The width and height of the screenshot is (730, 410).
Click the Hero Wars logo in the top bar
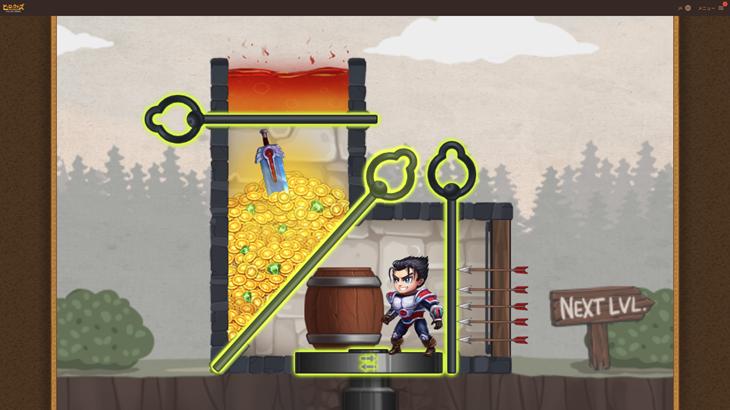(14, 7)
